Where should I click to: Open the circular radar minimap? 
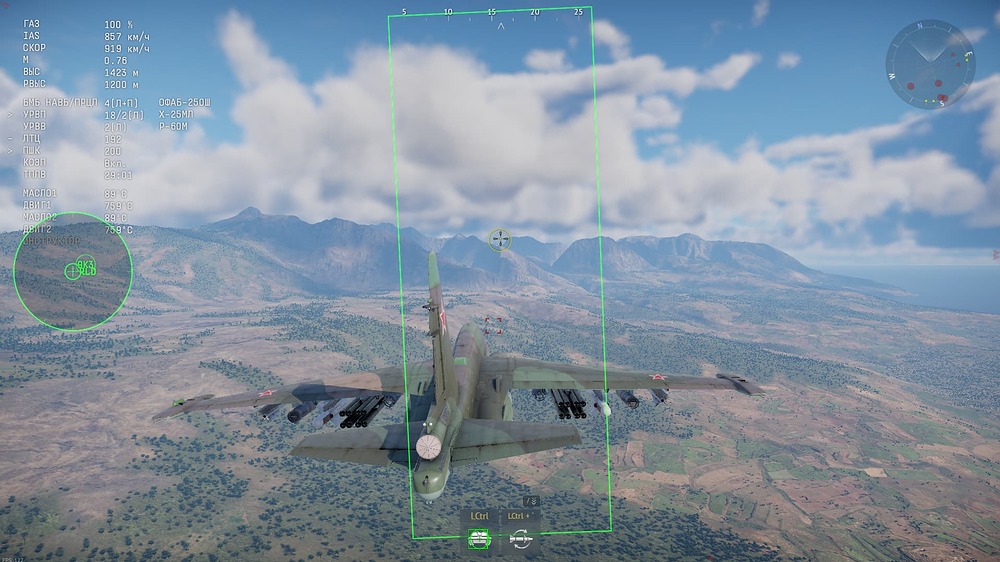pos(930,65)
